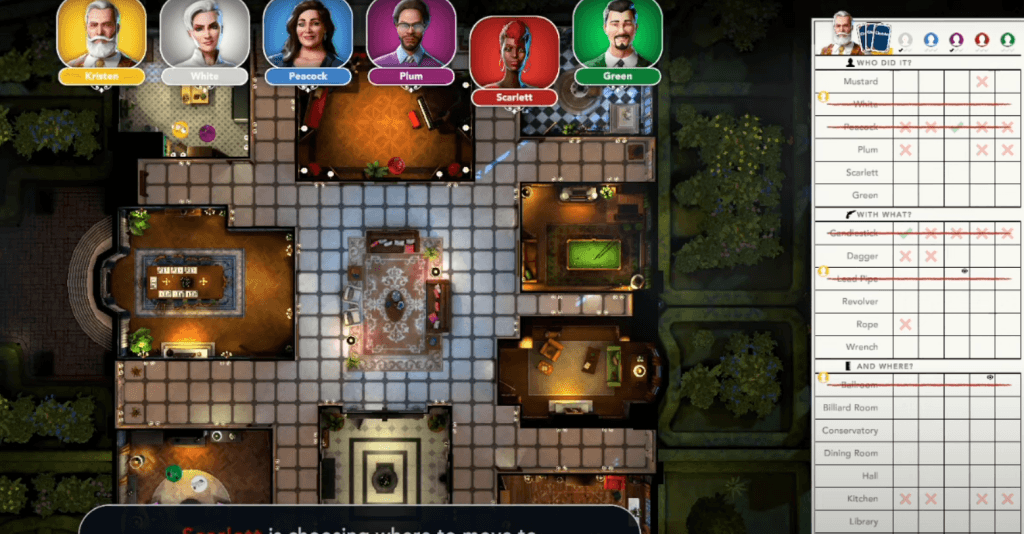Screen dimensions: 1024x534
Task: Mark the Revolver weapon row
Action: (x=860, y=301)
